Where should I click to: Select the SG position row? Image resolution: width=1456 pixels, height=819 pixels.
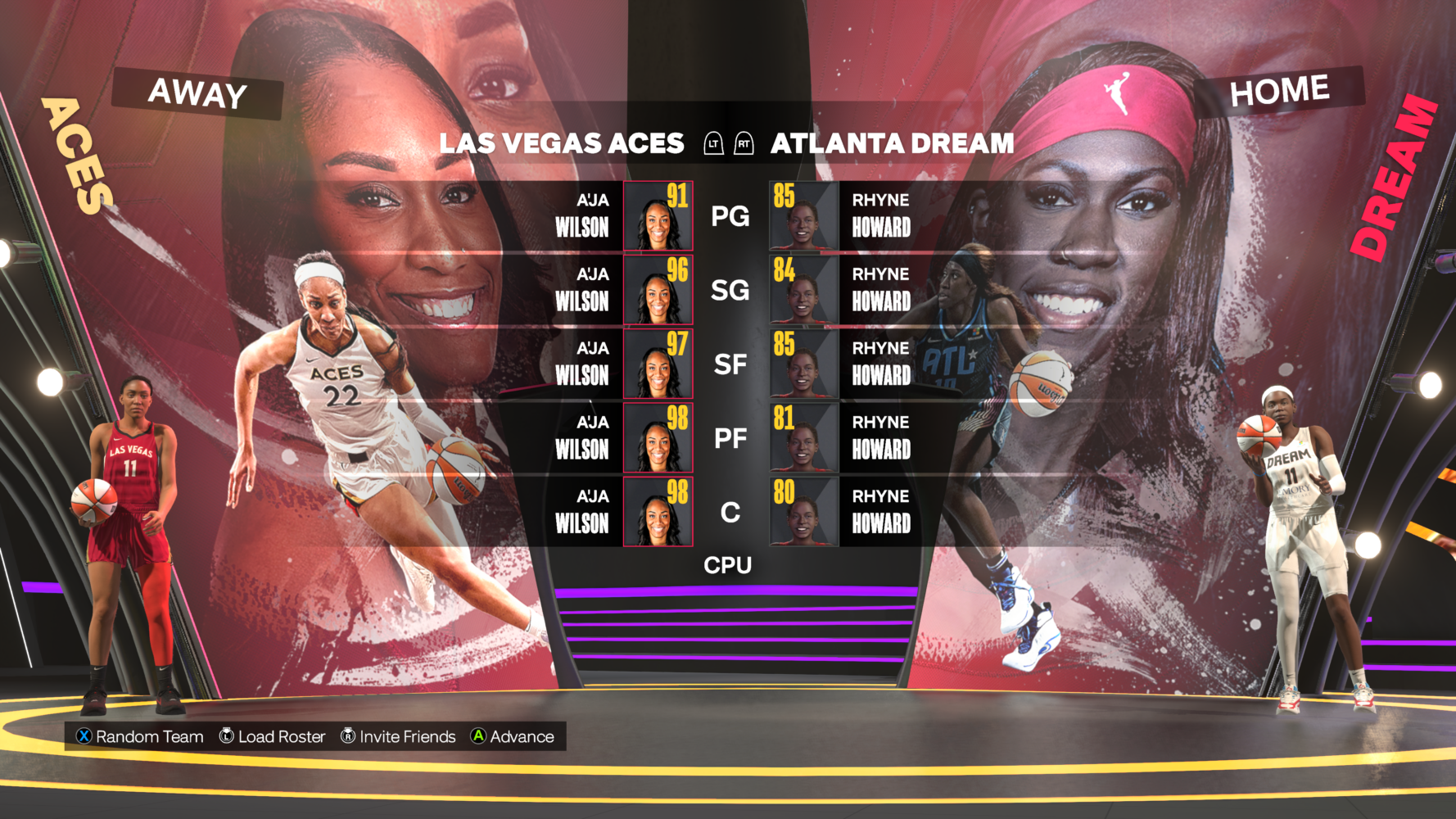pos(731,290)
